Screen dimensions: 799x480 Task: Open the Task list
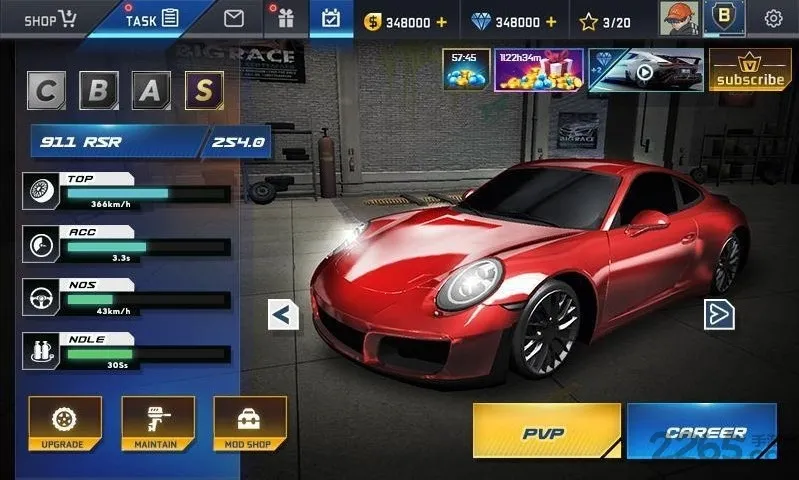[x=151, y=19]
